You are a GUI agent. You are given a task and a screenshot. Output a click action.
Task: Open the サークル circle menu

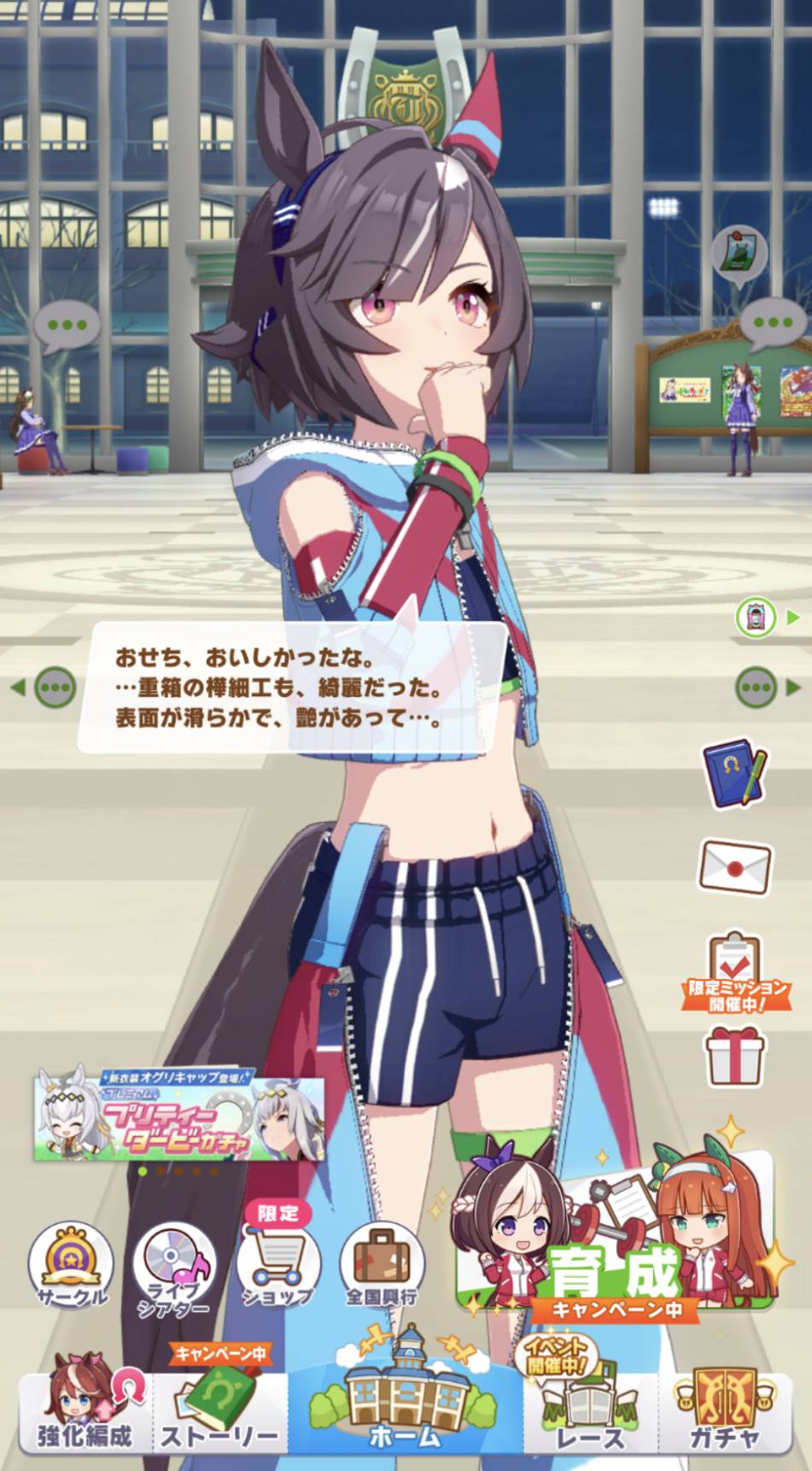pyautogui.click(x=72, y=1265)
